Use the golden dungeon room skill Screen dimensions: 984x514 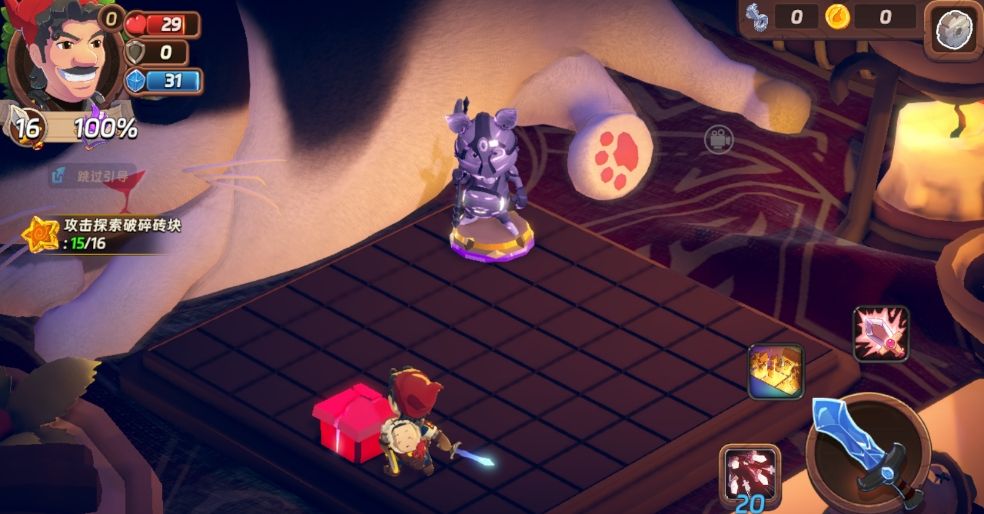(775, 372)
